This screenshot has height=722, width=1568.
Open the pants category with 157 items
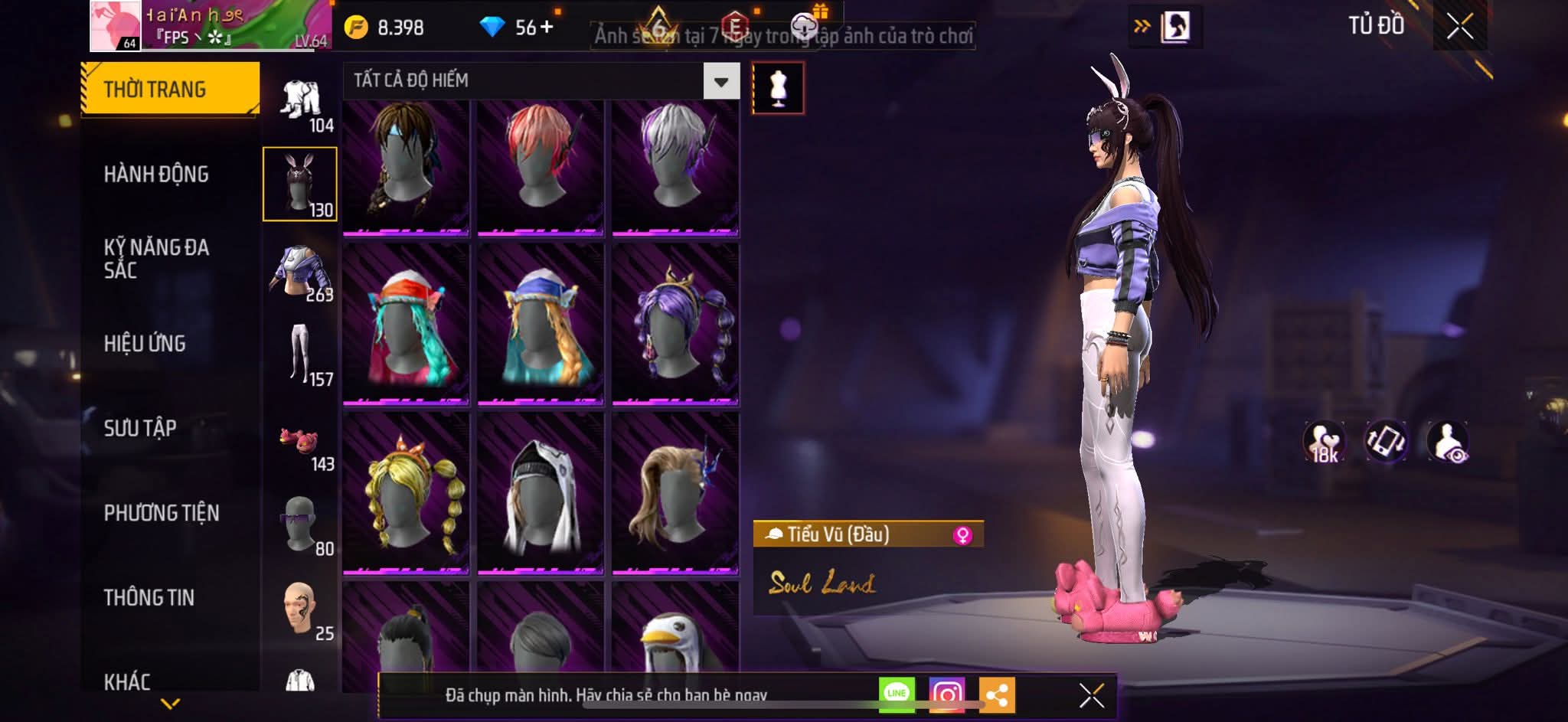[x=301, y=355]
